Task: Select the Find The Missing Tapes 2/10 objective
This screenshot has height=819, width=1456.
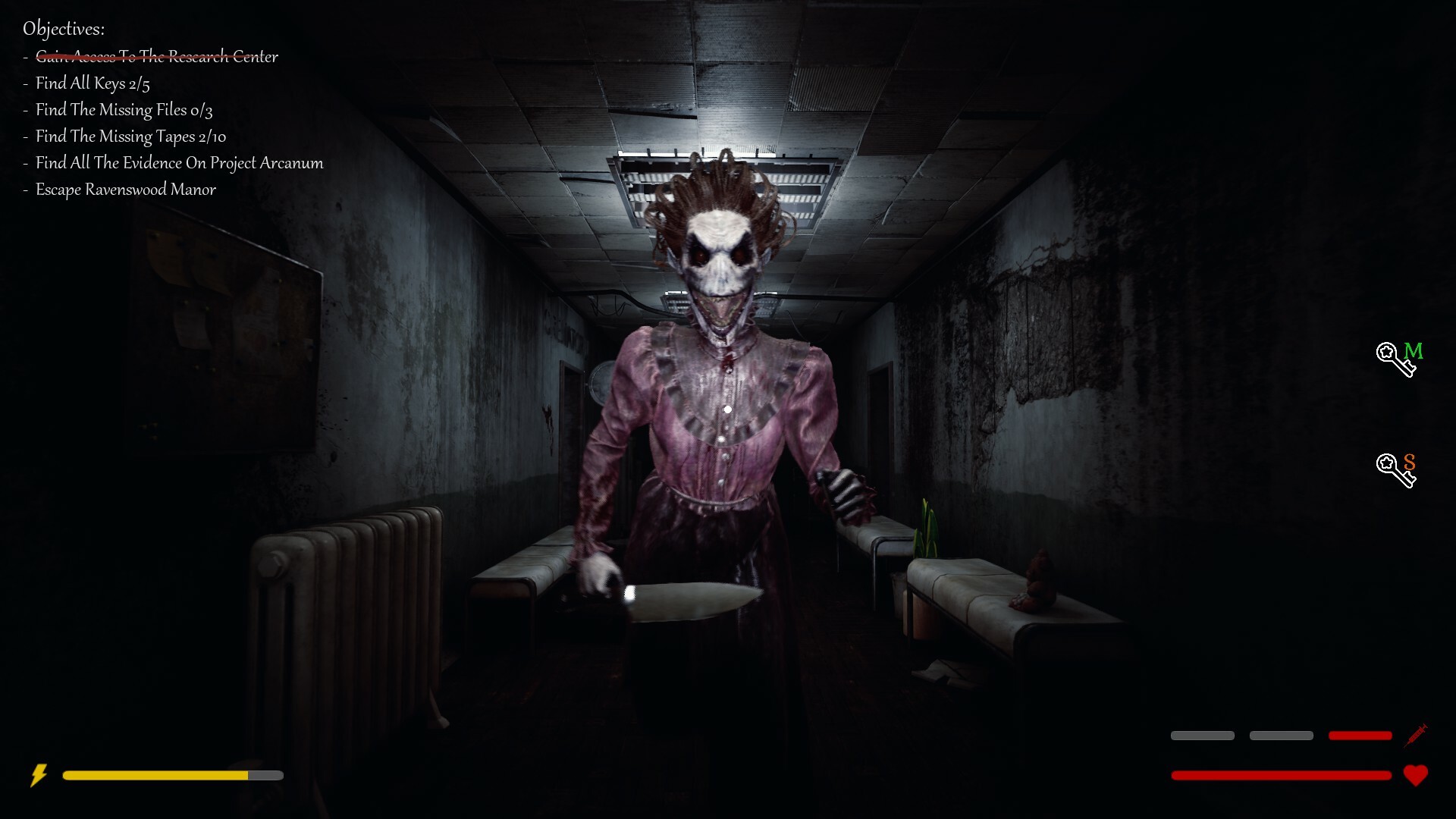Action: coord(130,136)
